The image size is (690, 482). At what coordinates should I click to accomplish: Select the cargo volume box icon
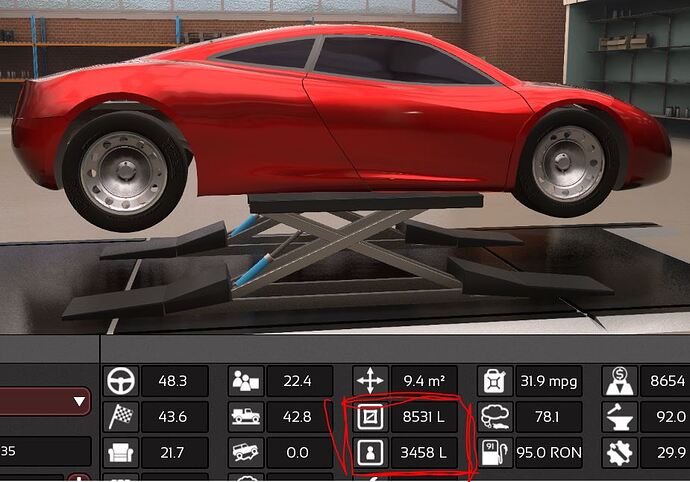(x=370, y=417)
